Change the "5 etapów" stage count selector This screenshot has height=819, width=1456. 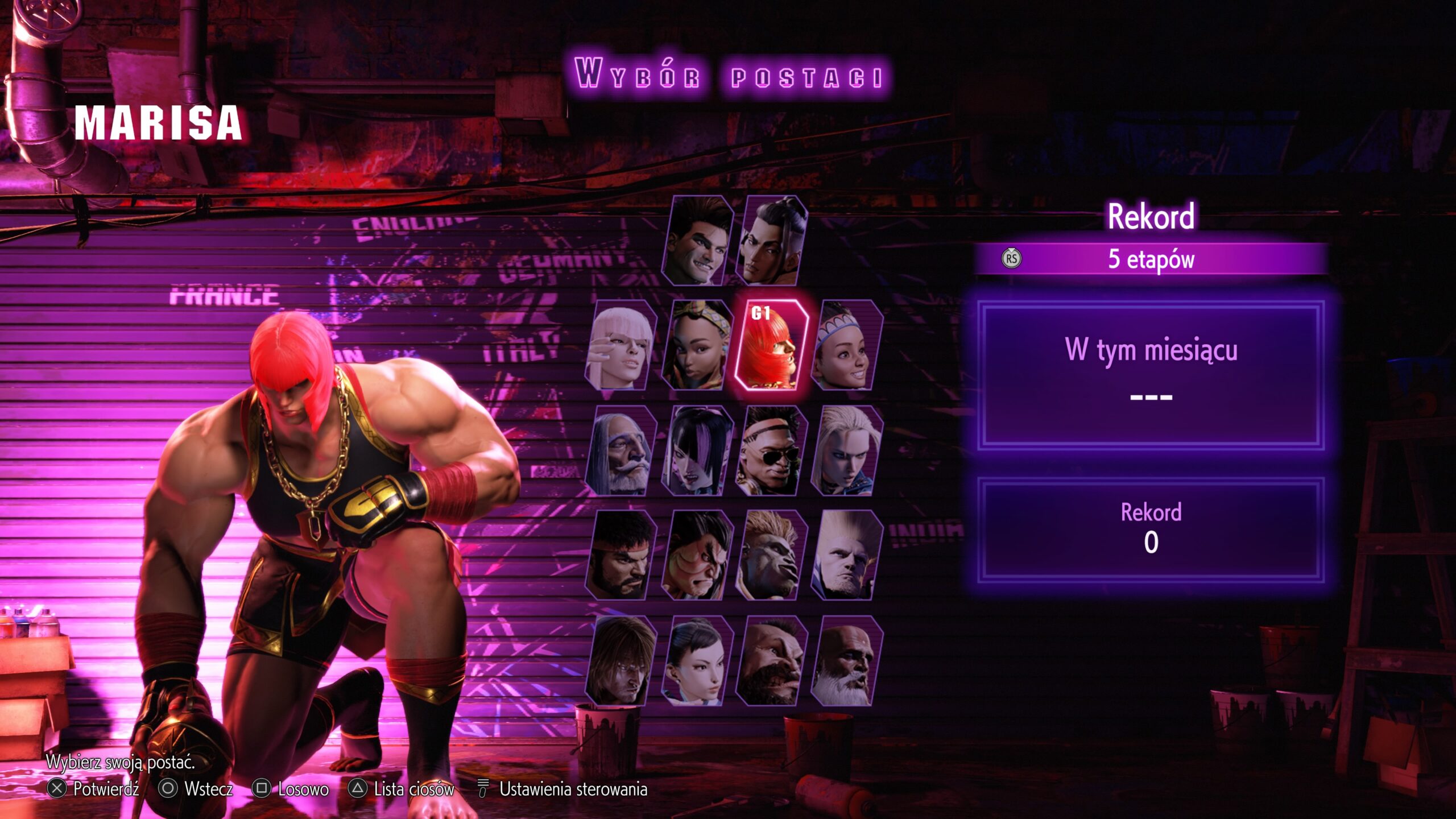[x=1150, y=259]
